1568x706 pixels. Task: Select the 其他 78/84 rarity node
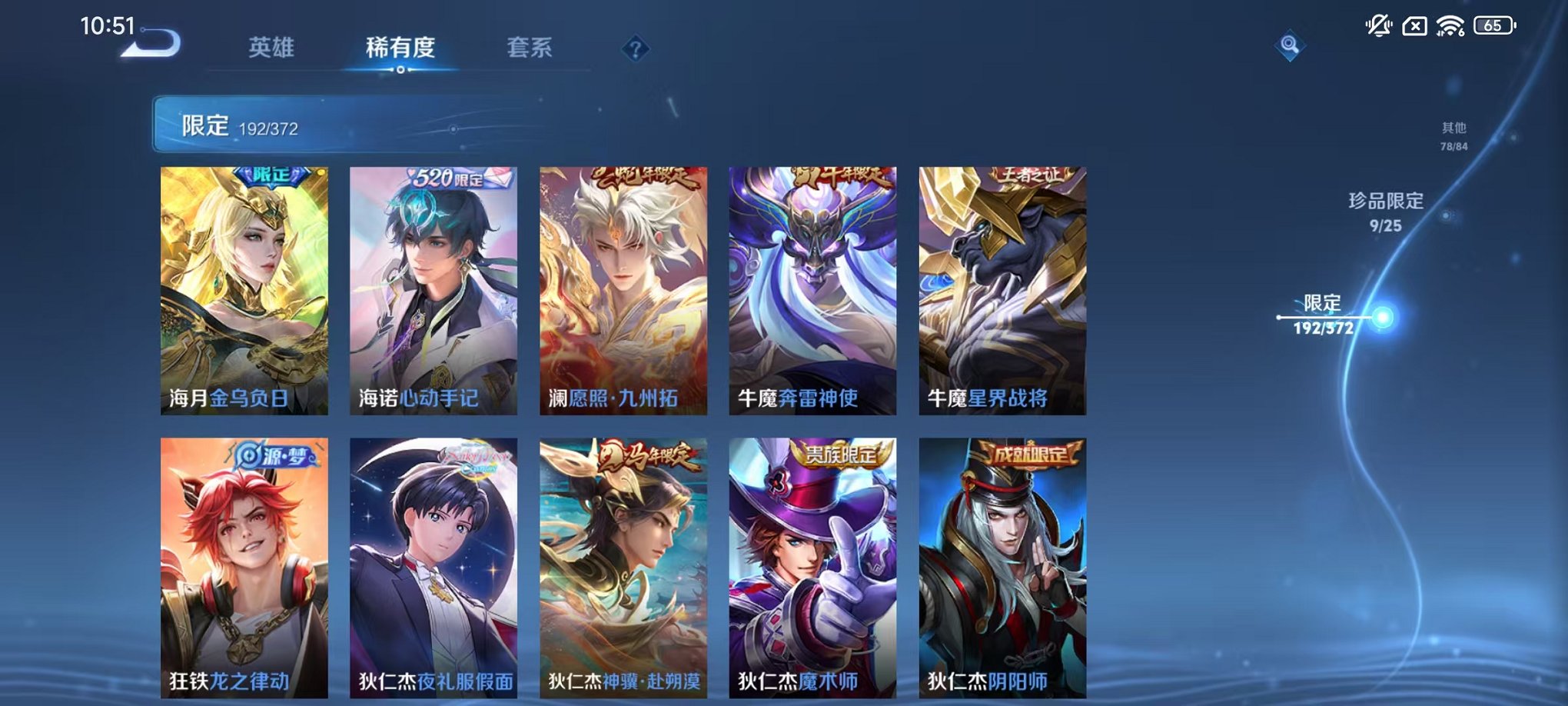pyautogui.click(x=1455, y=136)
